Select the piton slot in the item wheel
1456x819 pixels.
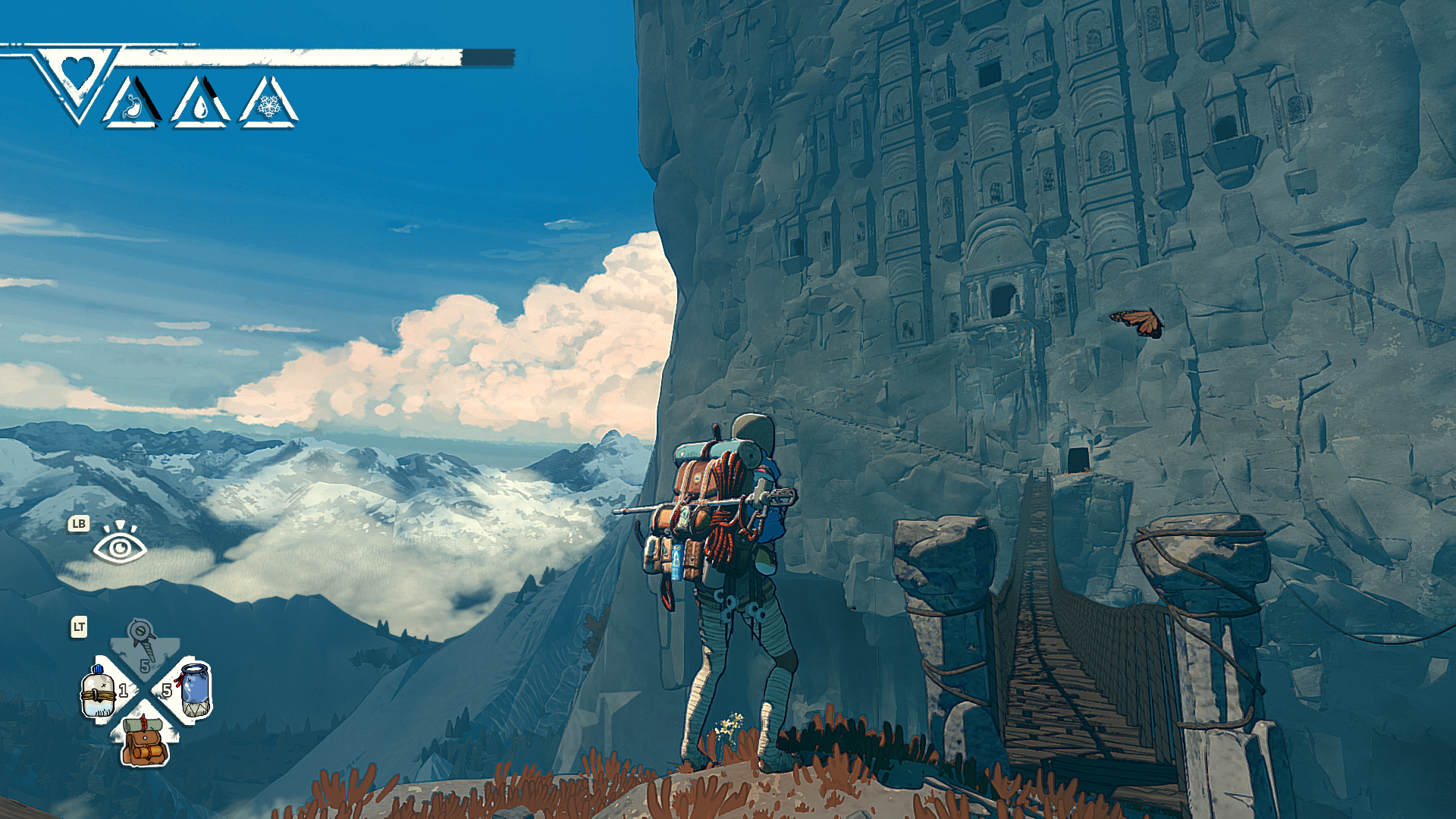tap(143, 642)
